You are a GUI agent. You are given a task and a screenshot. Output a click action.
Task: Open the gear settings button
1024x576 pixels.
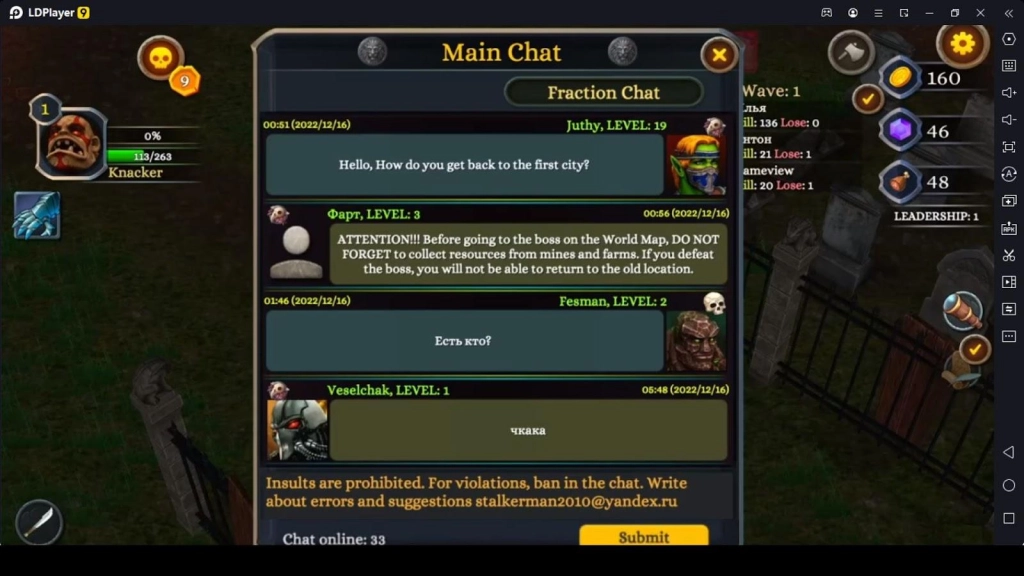pos(962,44)
